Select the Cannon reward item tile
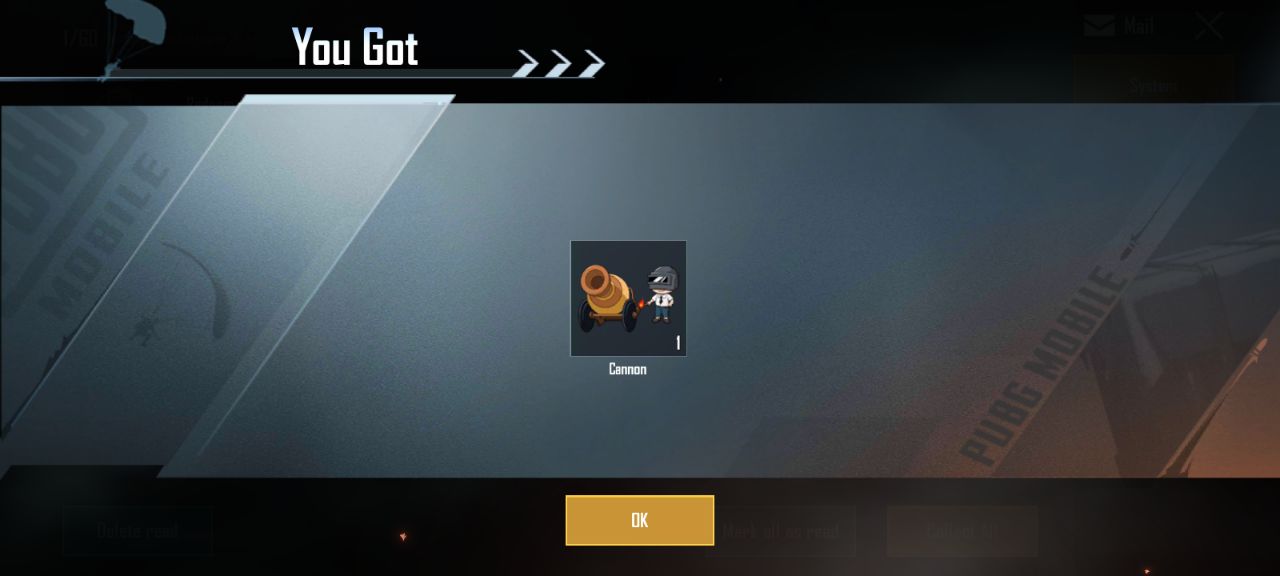This screenshot has height=576, width=1280. 628,298
